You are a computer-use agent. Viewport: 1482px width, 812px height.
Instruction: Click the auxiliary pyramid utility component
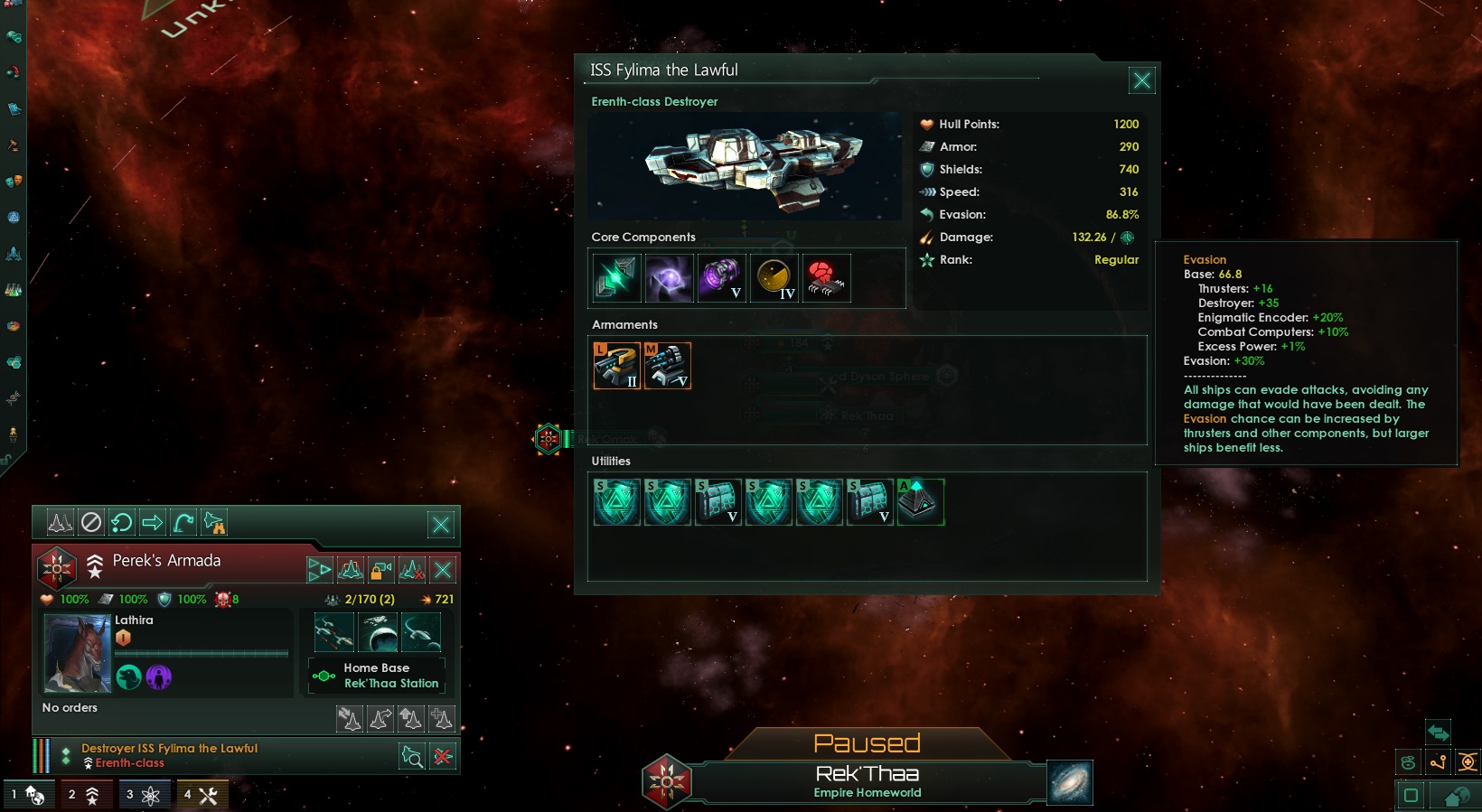pos(920,502)
